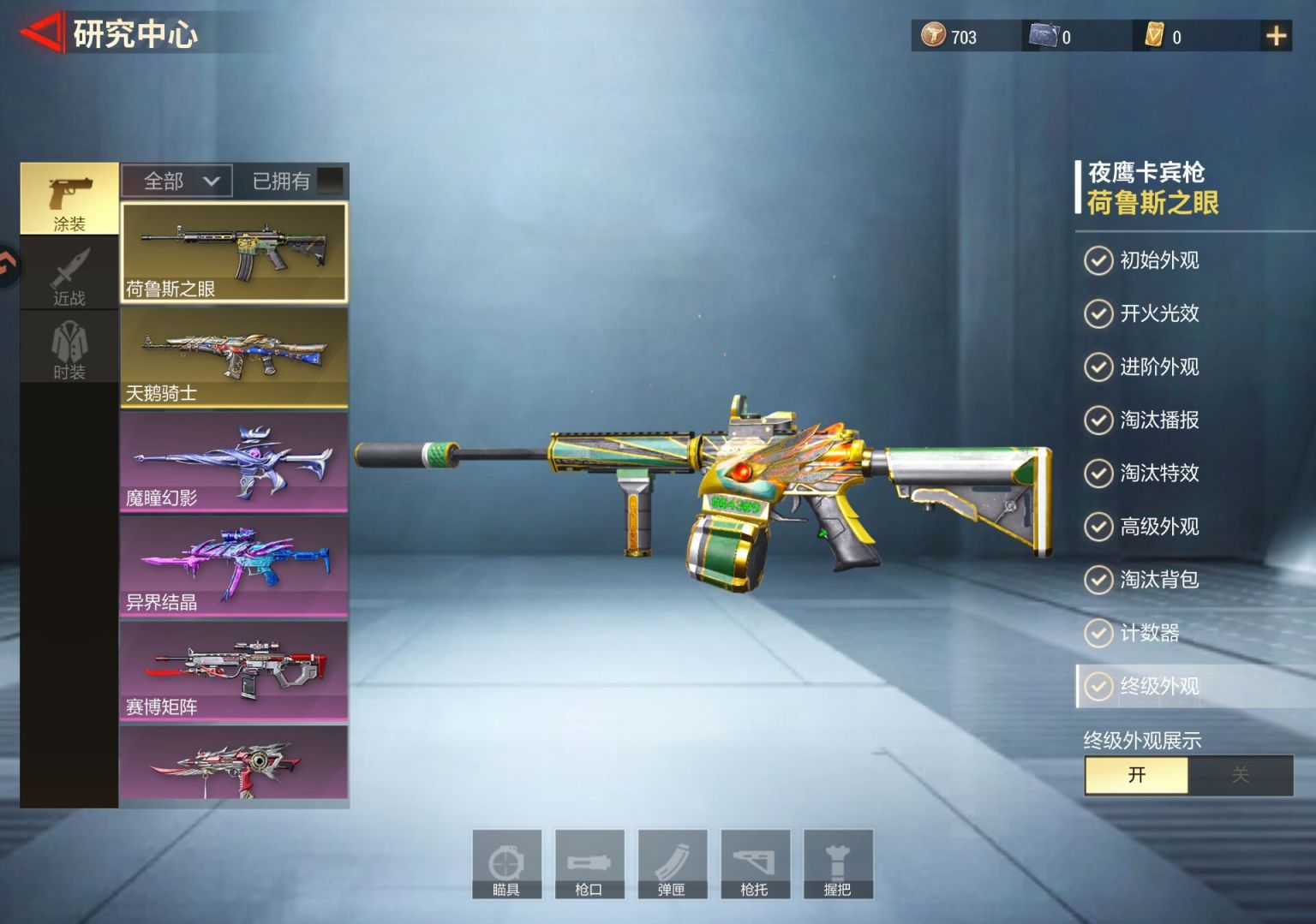The height and width of the screenshot is (924, 1316).
Task: Open the 瞄具 sight attachment slot
Action: tap(506, 864)
